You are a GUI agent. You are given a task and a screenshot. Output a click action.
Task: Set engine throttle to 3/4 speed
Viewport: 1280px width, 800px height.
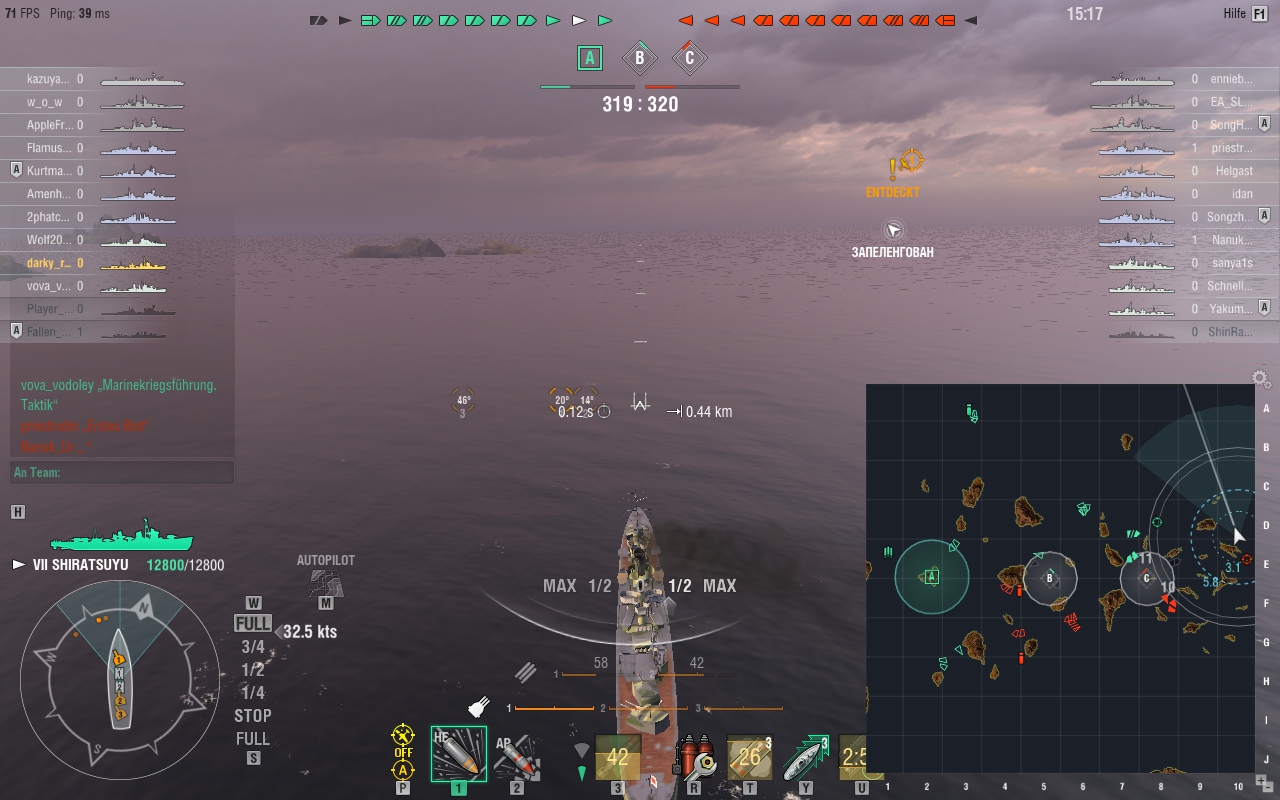click(253, 647)
